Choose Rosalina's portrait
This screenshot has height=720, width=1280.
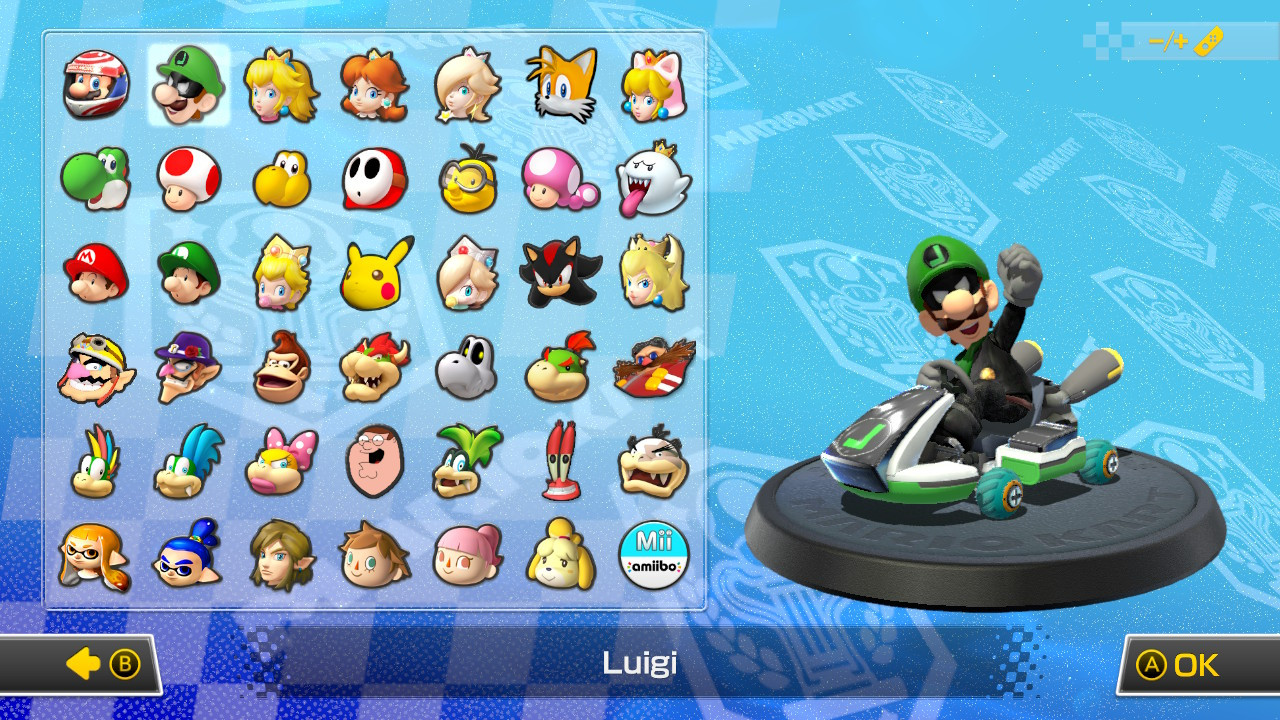pos(468,85)
